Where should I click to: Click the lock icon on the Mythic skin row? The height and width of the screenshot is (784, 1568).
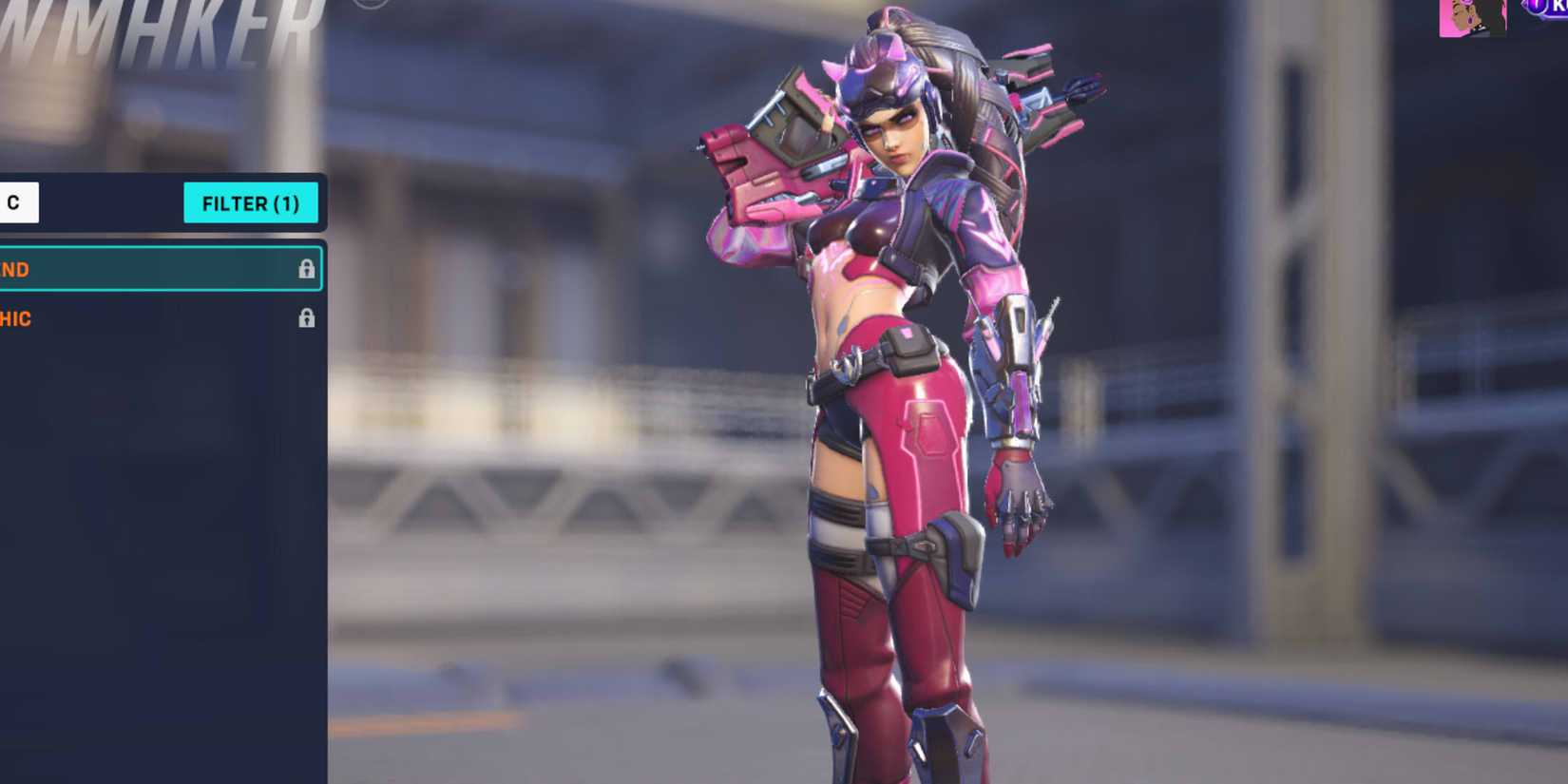point(306,318)
